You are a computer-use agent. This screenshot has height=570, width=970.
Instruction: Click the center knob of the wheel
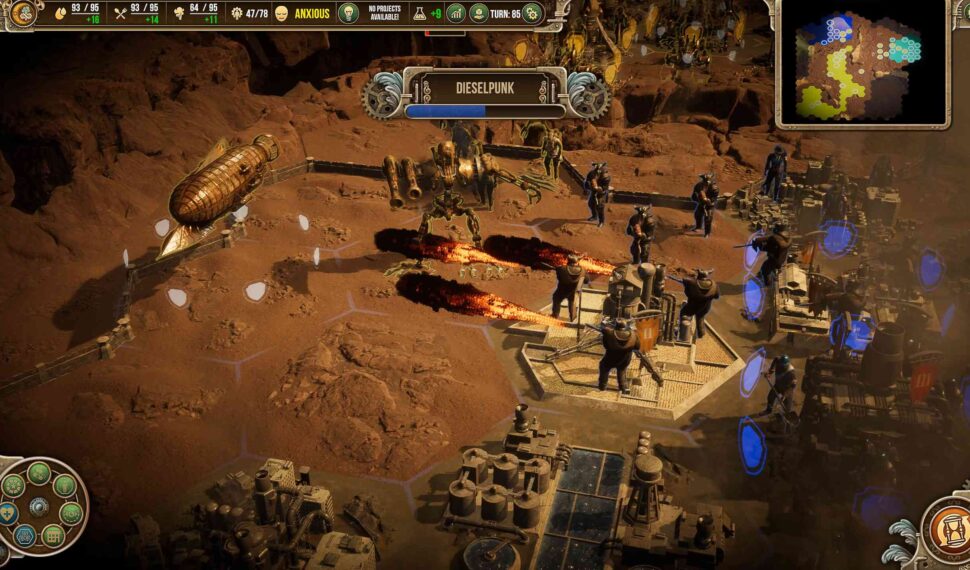pyautogui.click(x=39, y=507)
